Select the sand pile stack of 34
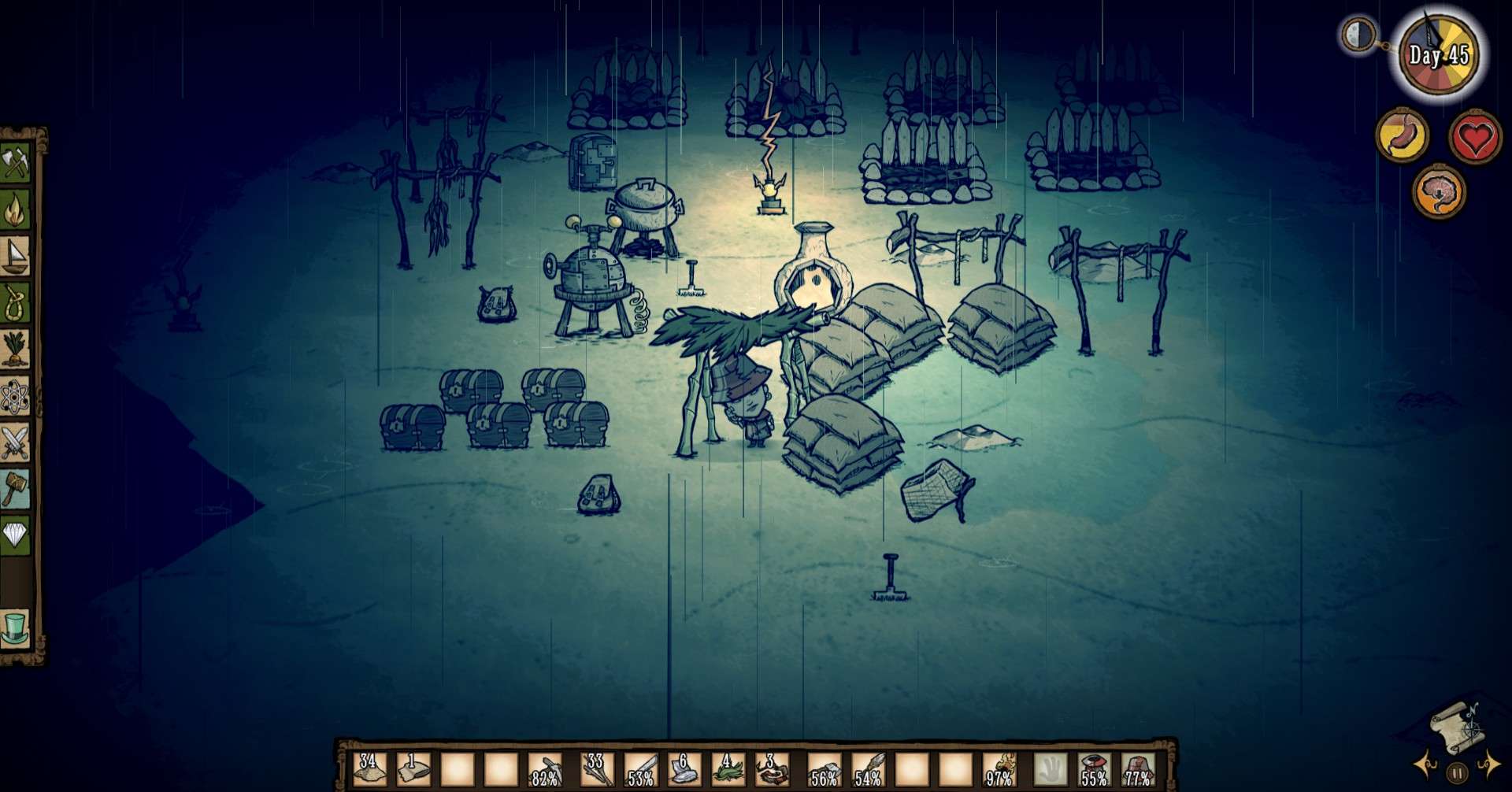This screenshot has height=792, width=1512. (x=369, y=769)
